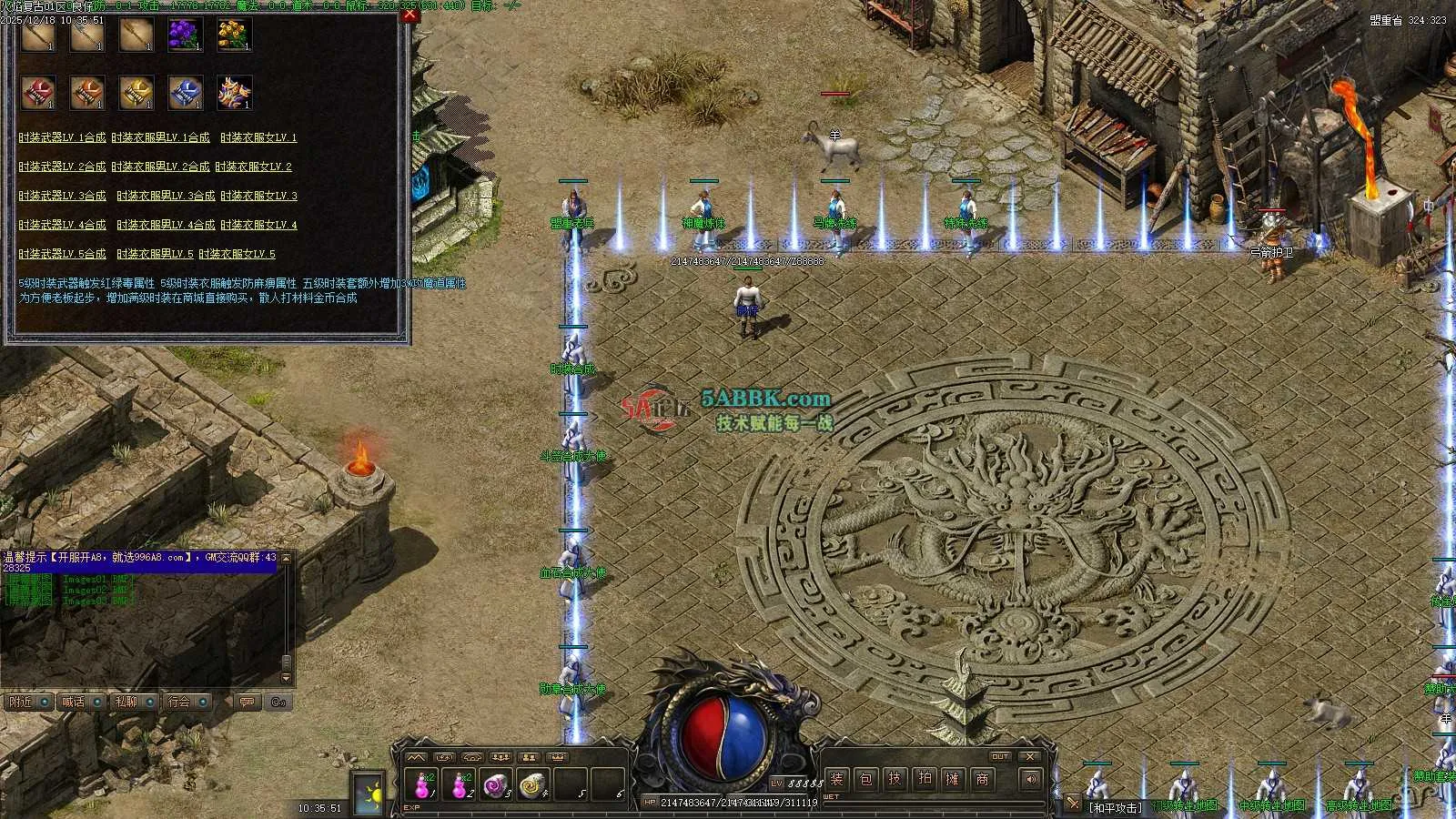This screenshot has height=819, width=1456.
Task: Click the OUT logout button
Action: click(1000, 756)
